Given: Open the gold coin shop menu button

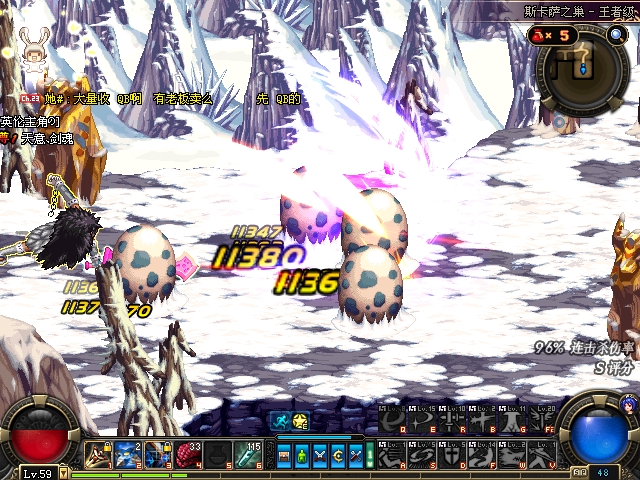Looking at the screenshot, I should tap(339, 456).
